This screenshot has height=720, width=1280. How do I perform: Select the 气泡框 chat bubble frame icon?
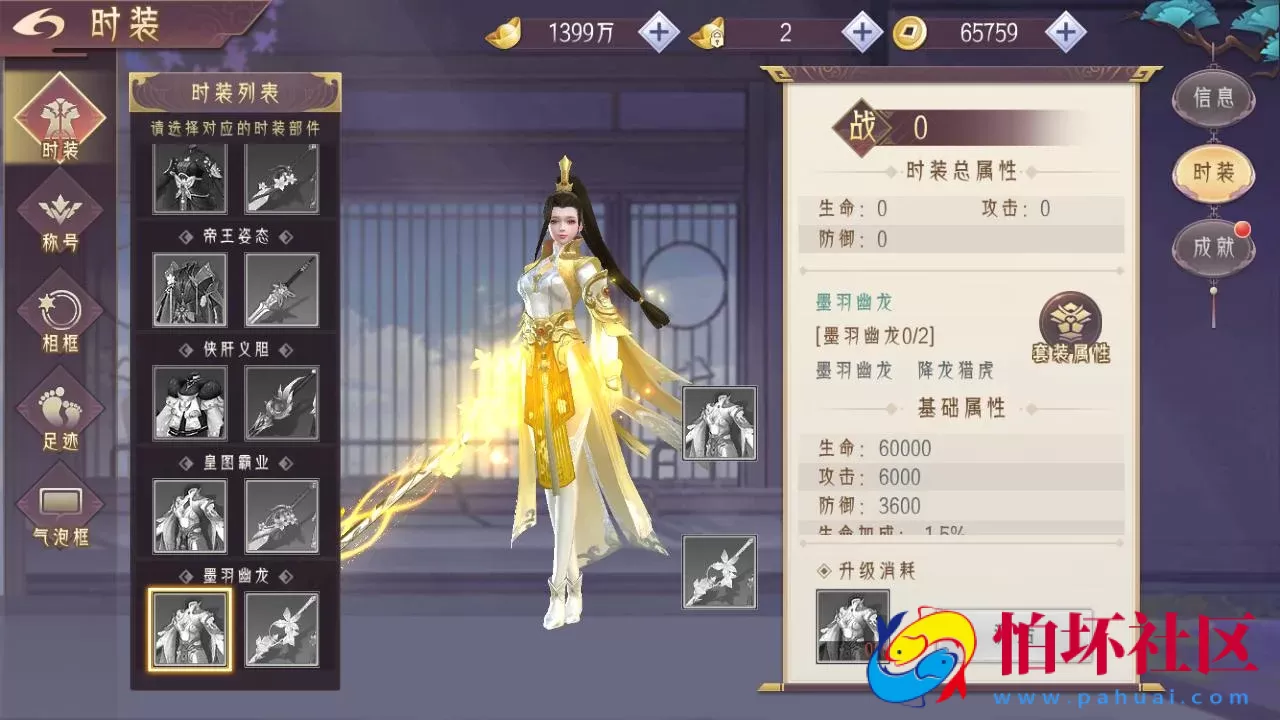[60, 500]
